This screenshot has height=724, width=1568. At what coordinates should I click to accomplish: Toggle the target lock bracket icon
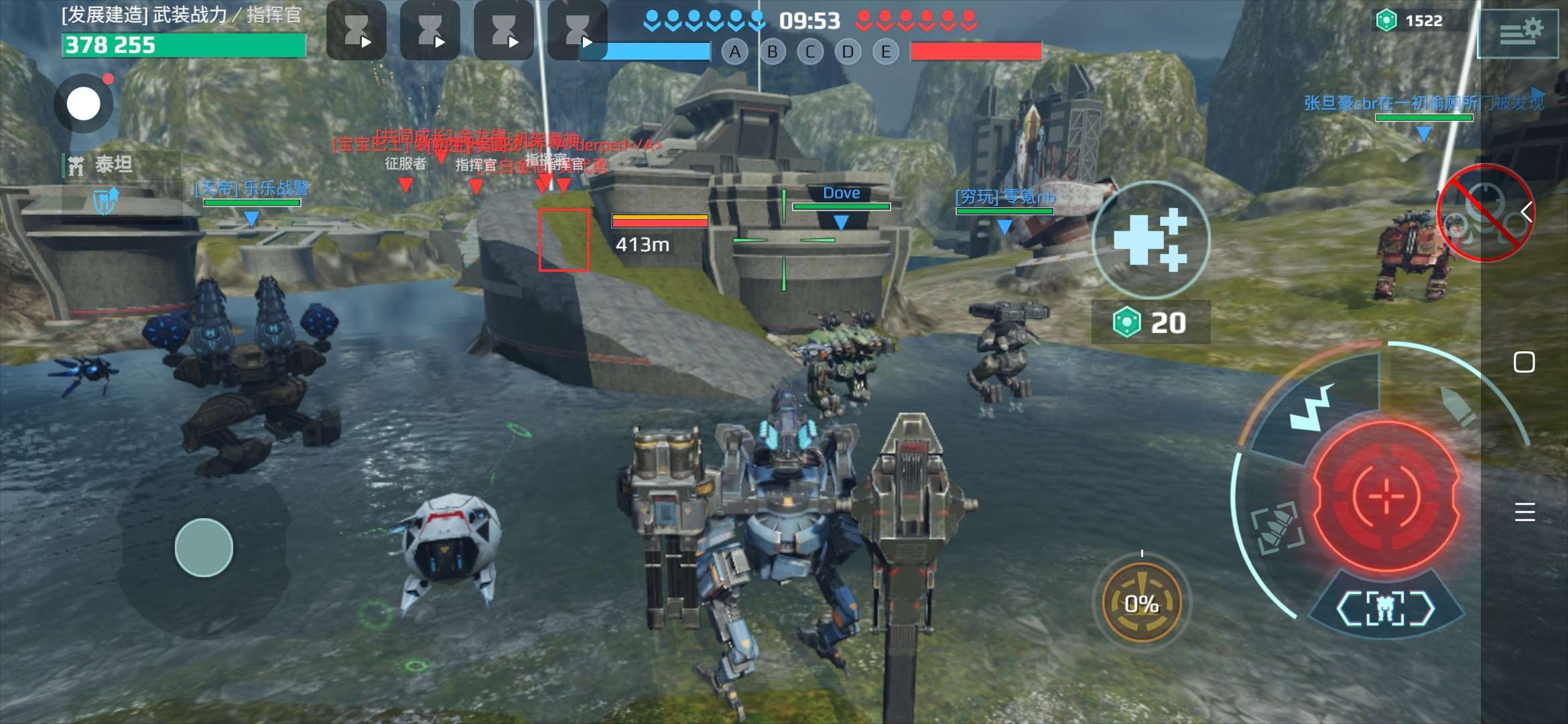(x=1277, y=529)
